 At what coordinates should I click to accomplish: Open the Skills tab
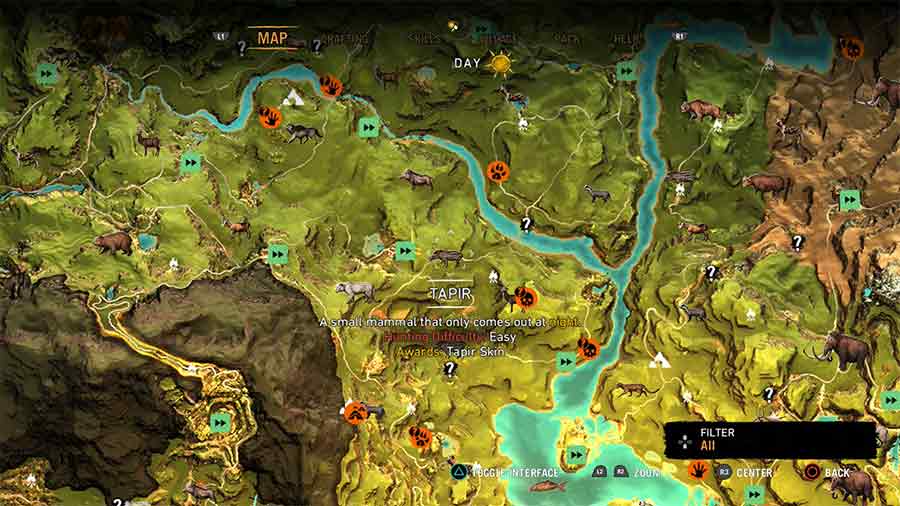click(x=425, y=39)
